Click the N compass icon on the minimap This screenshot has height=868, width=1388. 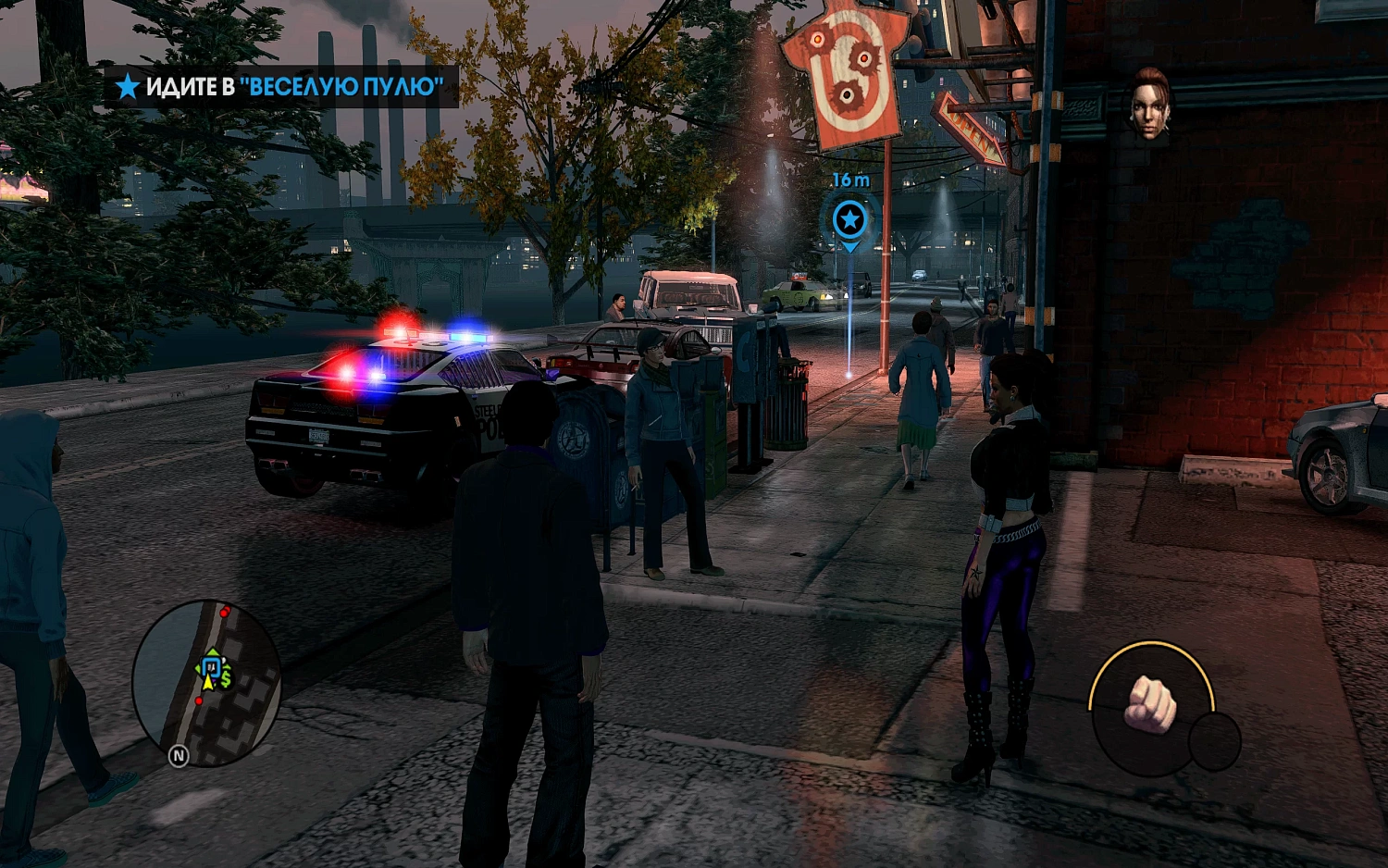tap(179, 756)
